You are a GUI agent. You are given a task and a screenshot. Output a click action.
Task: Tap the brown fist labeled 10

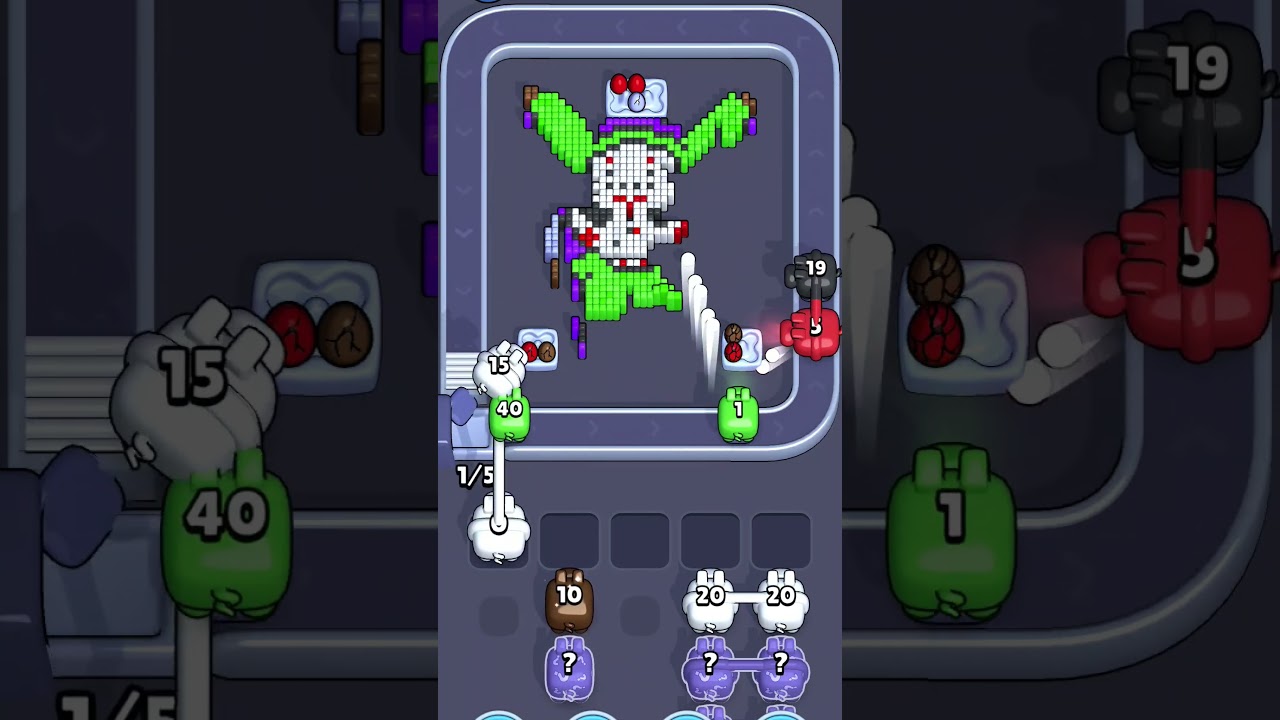point(570,602)
